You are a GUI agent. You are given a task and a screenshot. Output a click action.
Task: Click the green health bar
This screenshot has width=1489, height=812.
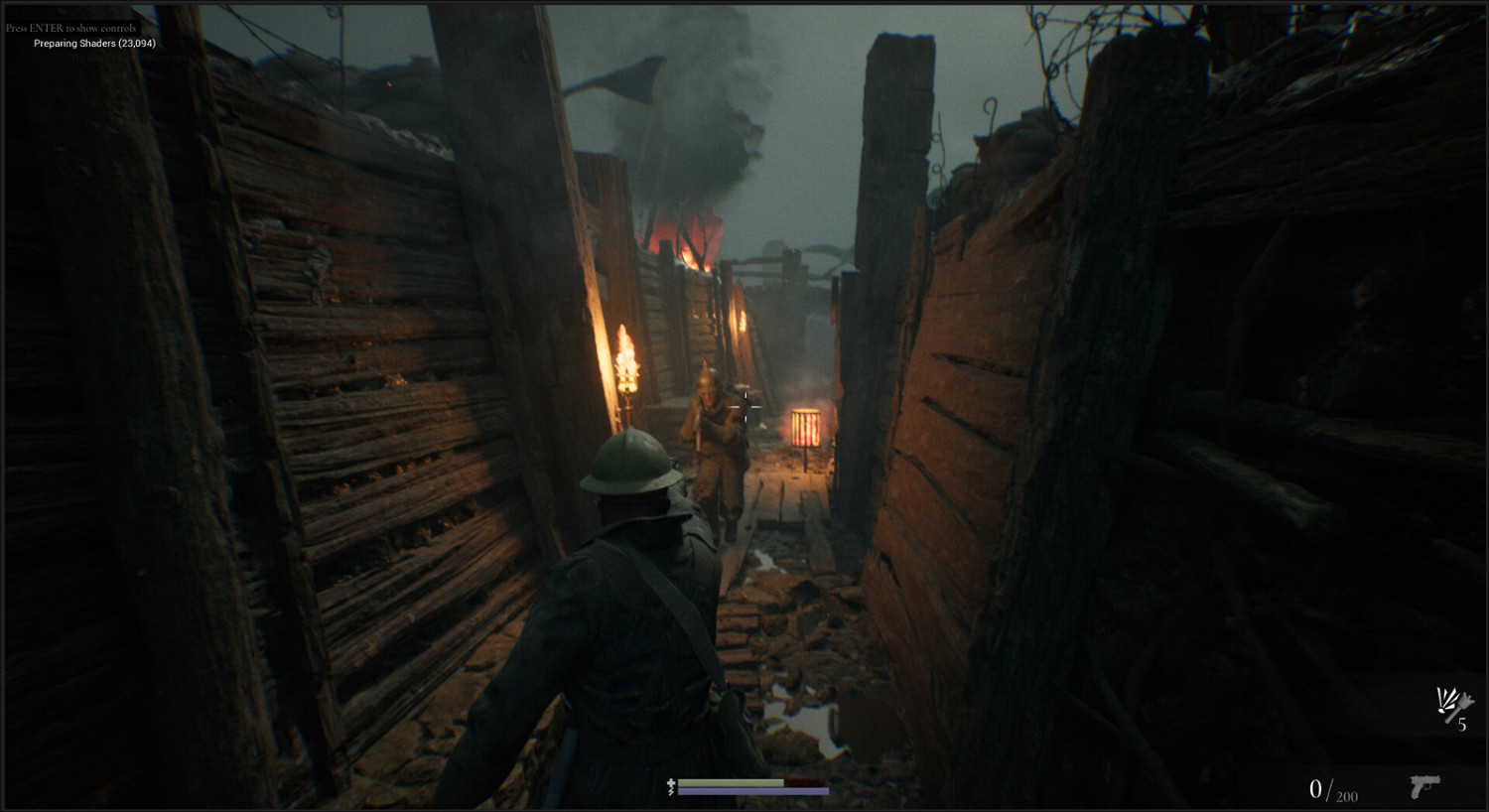pyautogui.click(x=730, y=782)
